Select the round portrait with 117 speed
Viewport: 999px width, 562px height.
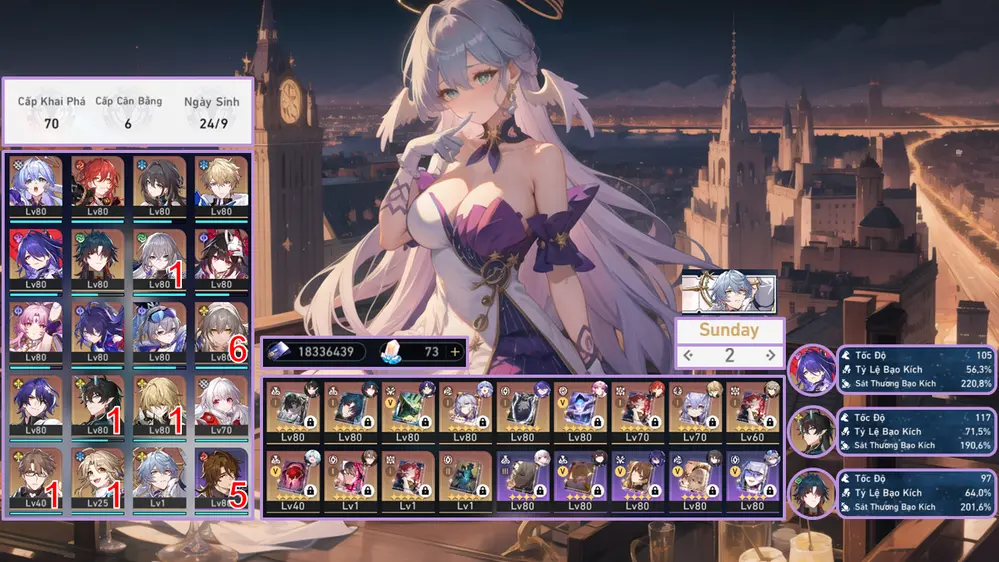pos(812,431)
